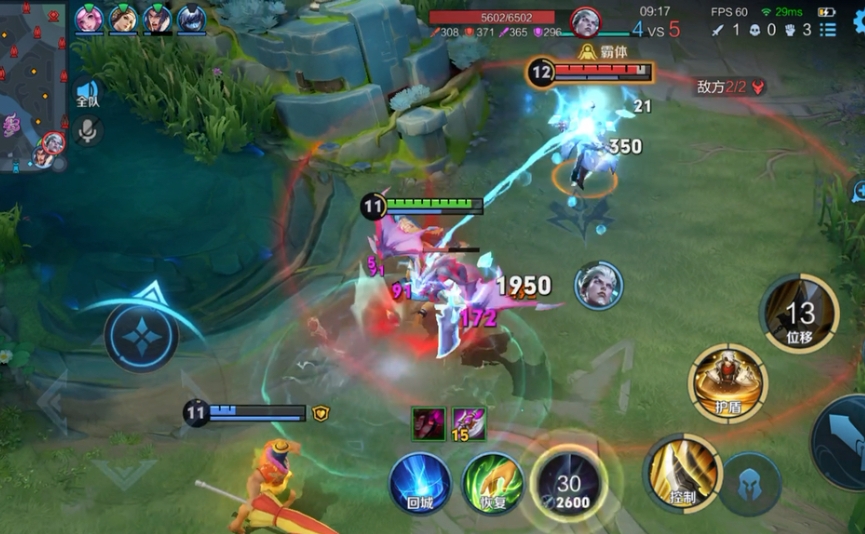
Task: Tap the 敌方 2/2 enemy indicator
Action: click(x=731, y=87)
